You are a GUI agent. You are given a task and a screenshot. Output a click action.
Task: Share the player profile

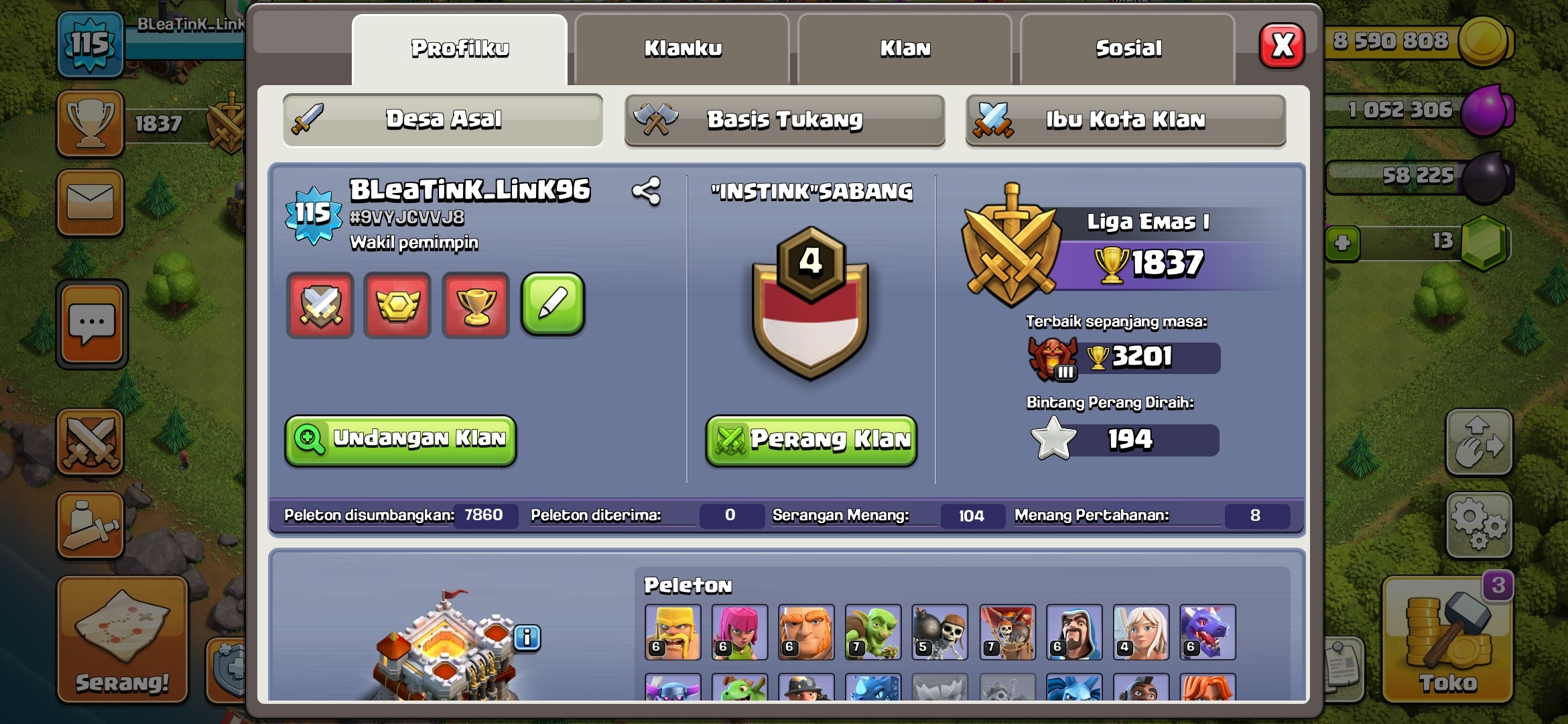[x=647, y=192]
